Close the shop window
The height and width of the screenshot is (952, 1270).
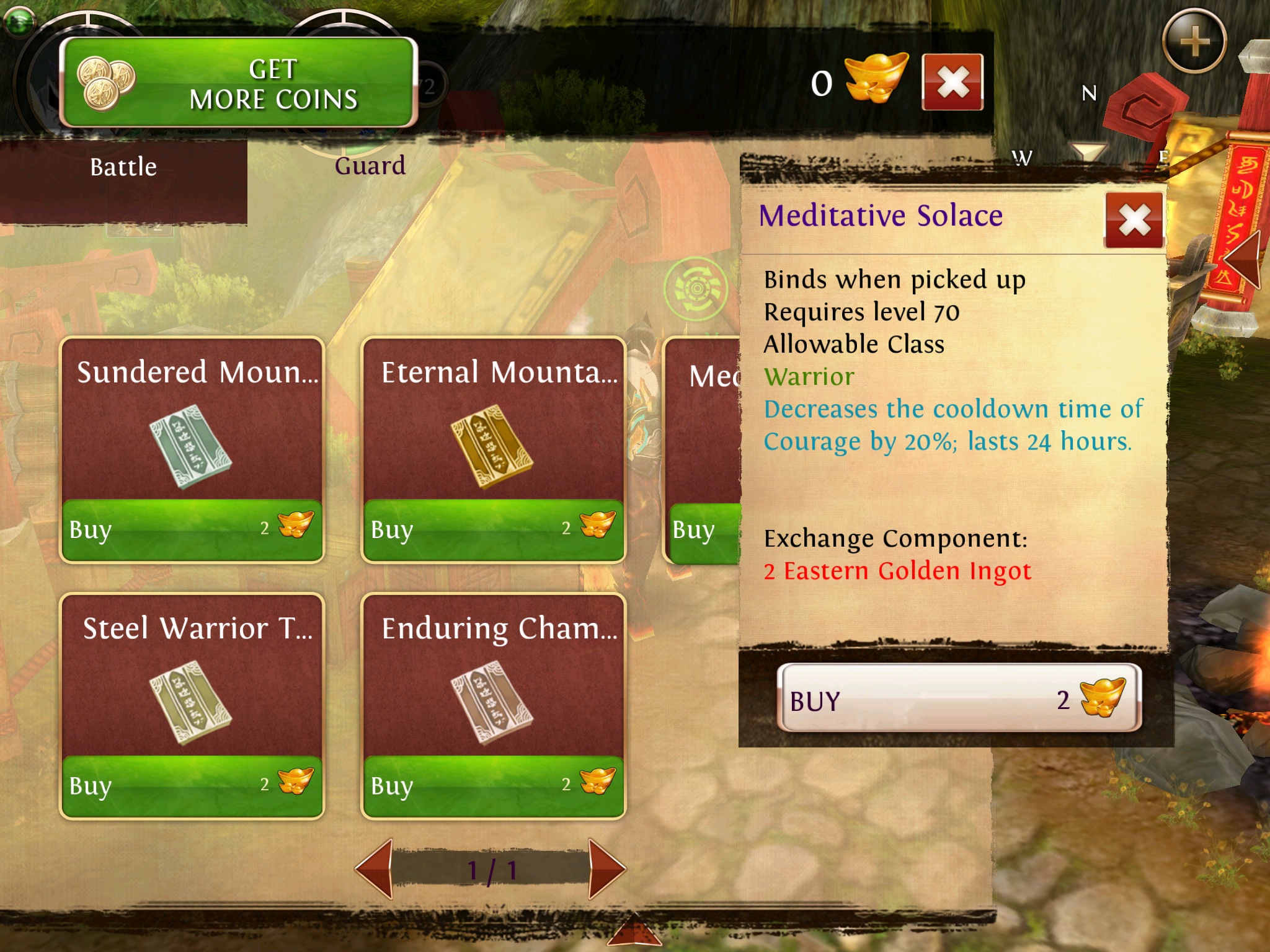tap(952, 82)
